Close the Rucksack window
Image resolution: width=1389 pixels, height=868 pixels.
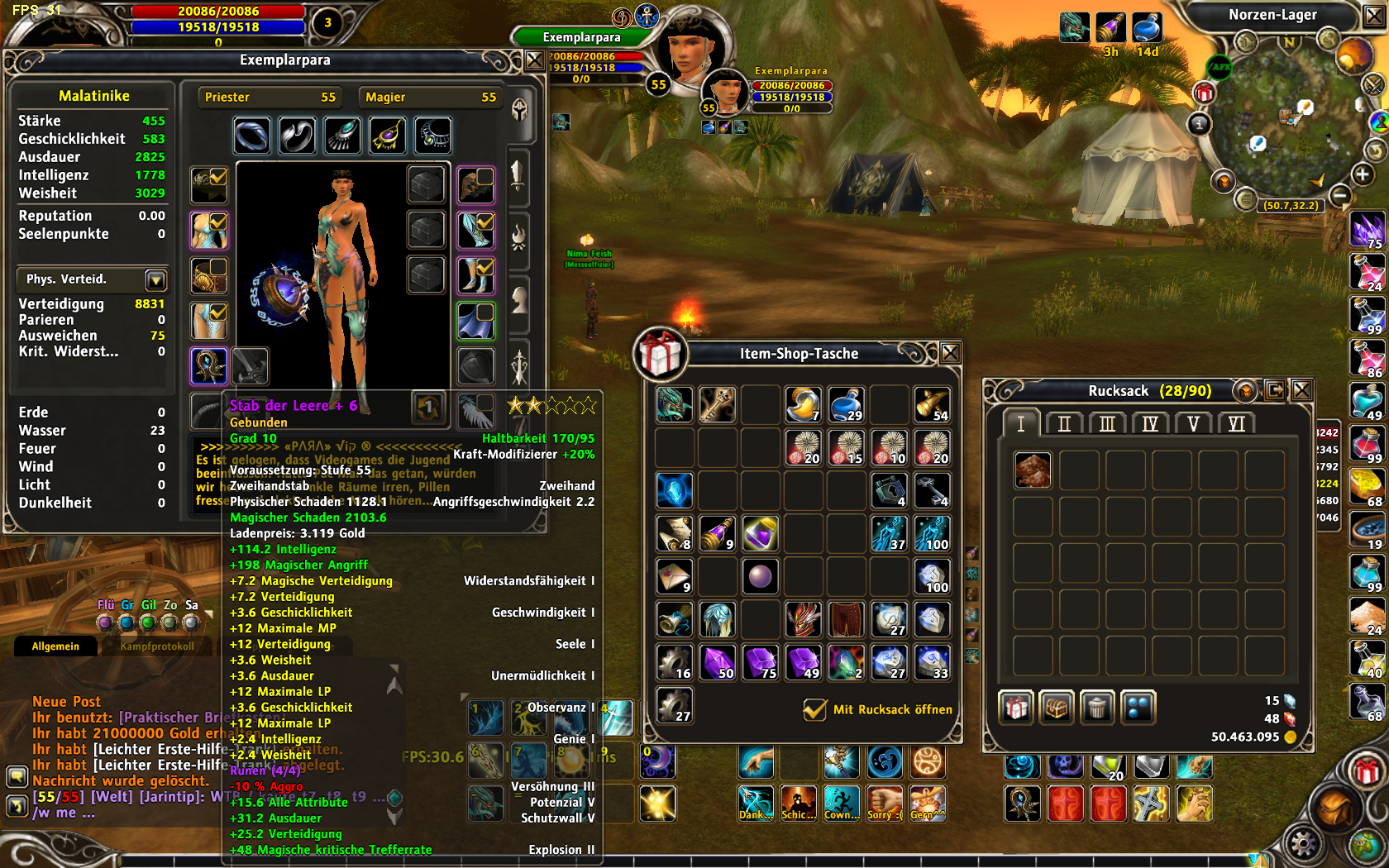pyautogui.click(x=1301, y=390)
